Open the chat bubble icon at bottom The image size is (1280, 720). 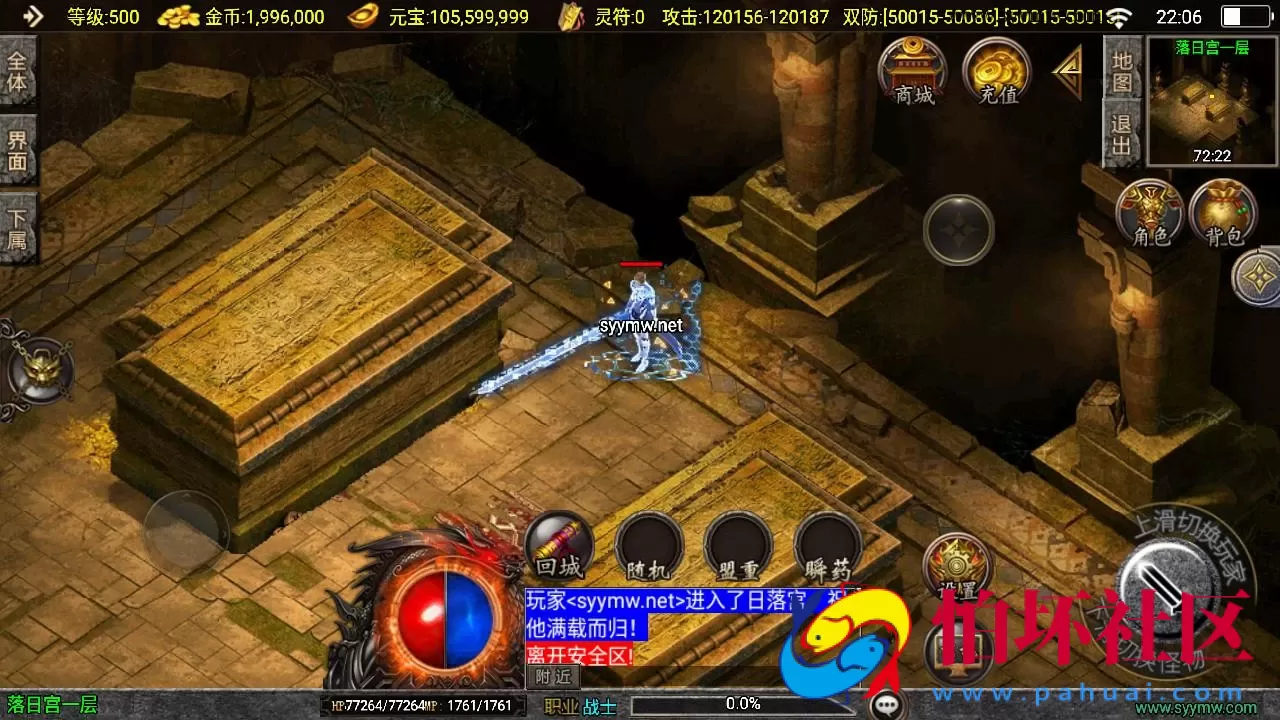click(888, 704)
